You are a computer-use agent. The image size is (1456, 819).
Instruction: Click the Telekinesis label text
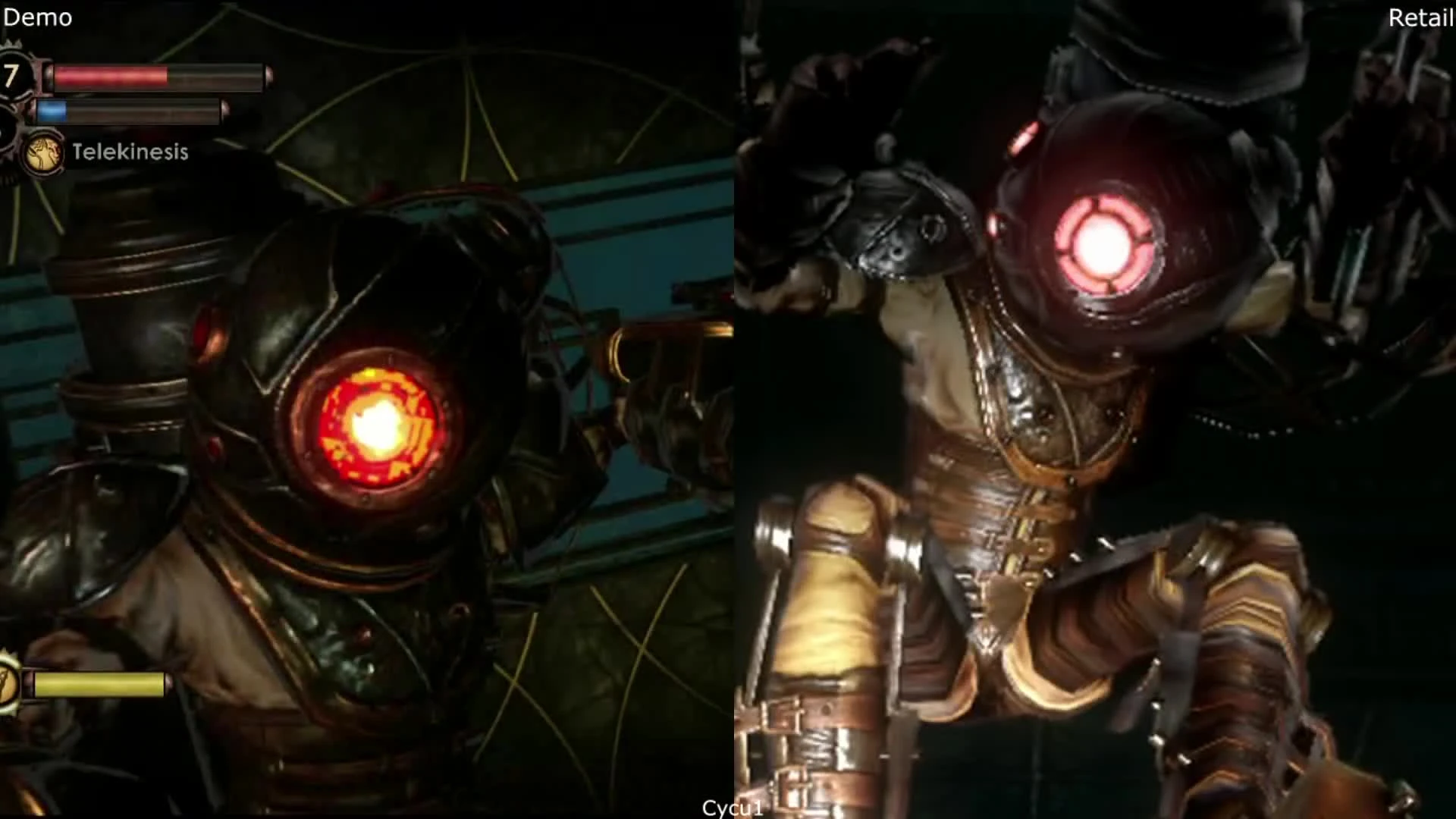[x=129, y=152]
